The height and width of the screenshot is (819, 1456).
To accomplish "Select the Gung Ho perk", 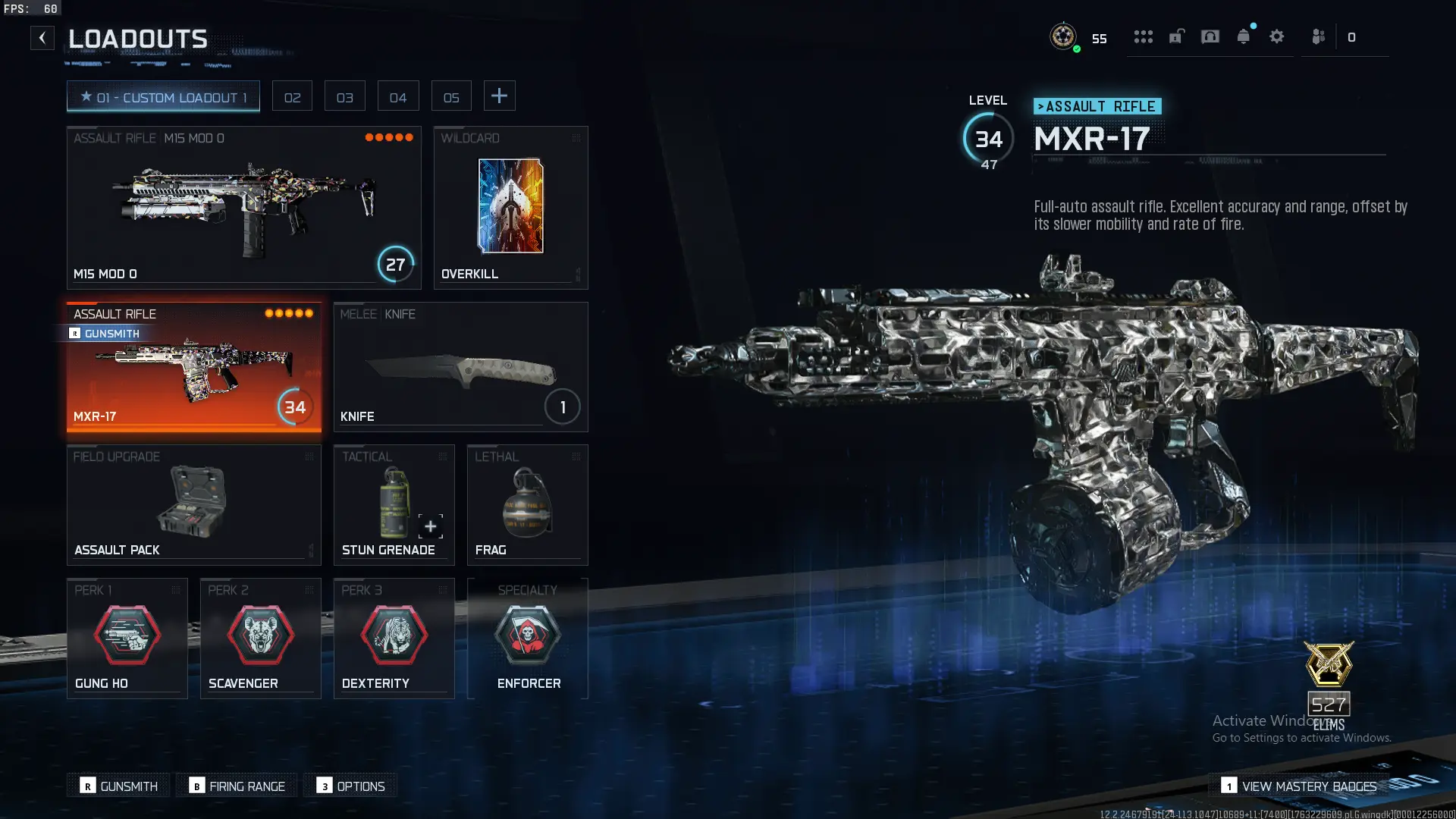I will pos(127,637).
